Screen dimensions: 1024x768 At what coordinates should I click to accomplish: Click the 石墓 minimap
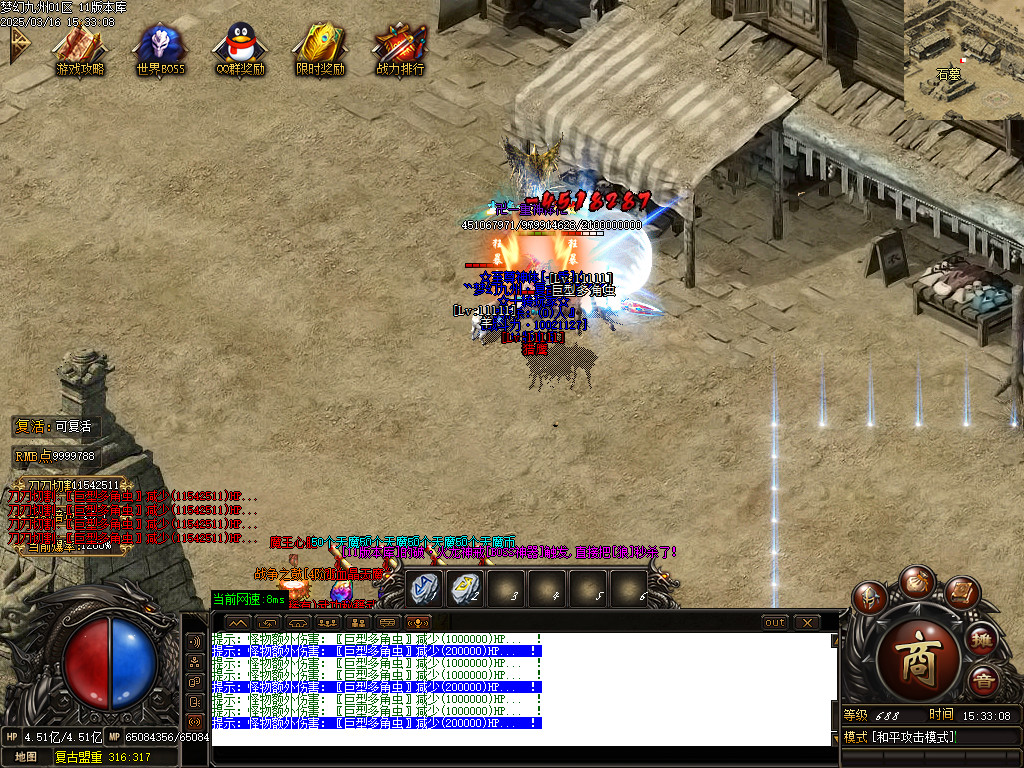pyautogui.click(x=963, y=60)
